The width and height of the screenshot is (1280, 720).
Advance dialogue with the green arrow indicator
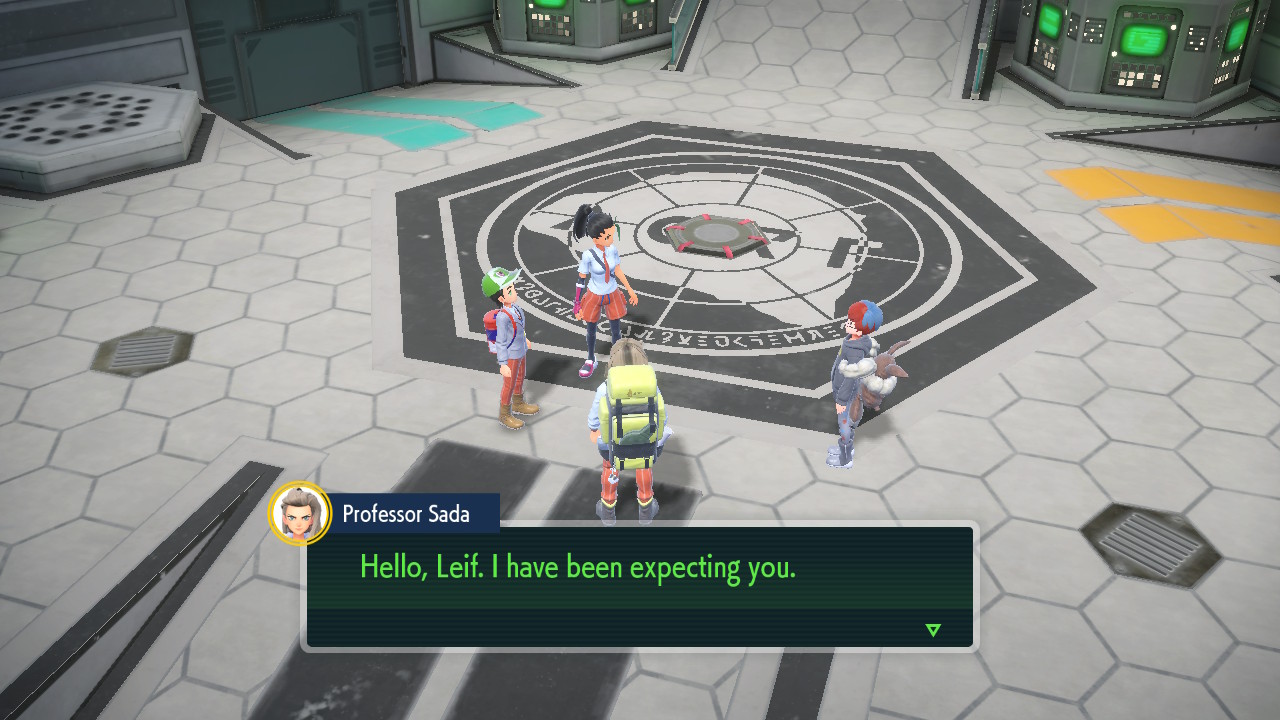[x=933, y=630]
